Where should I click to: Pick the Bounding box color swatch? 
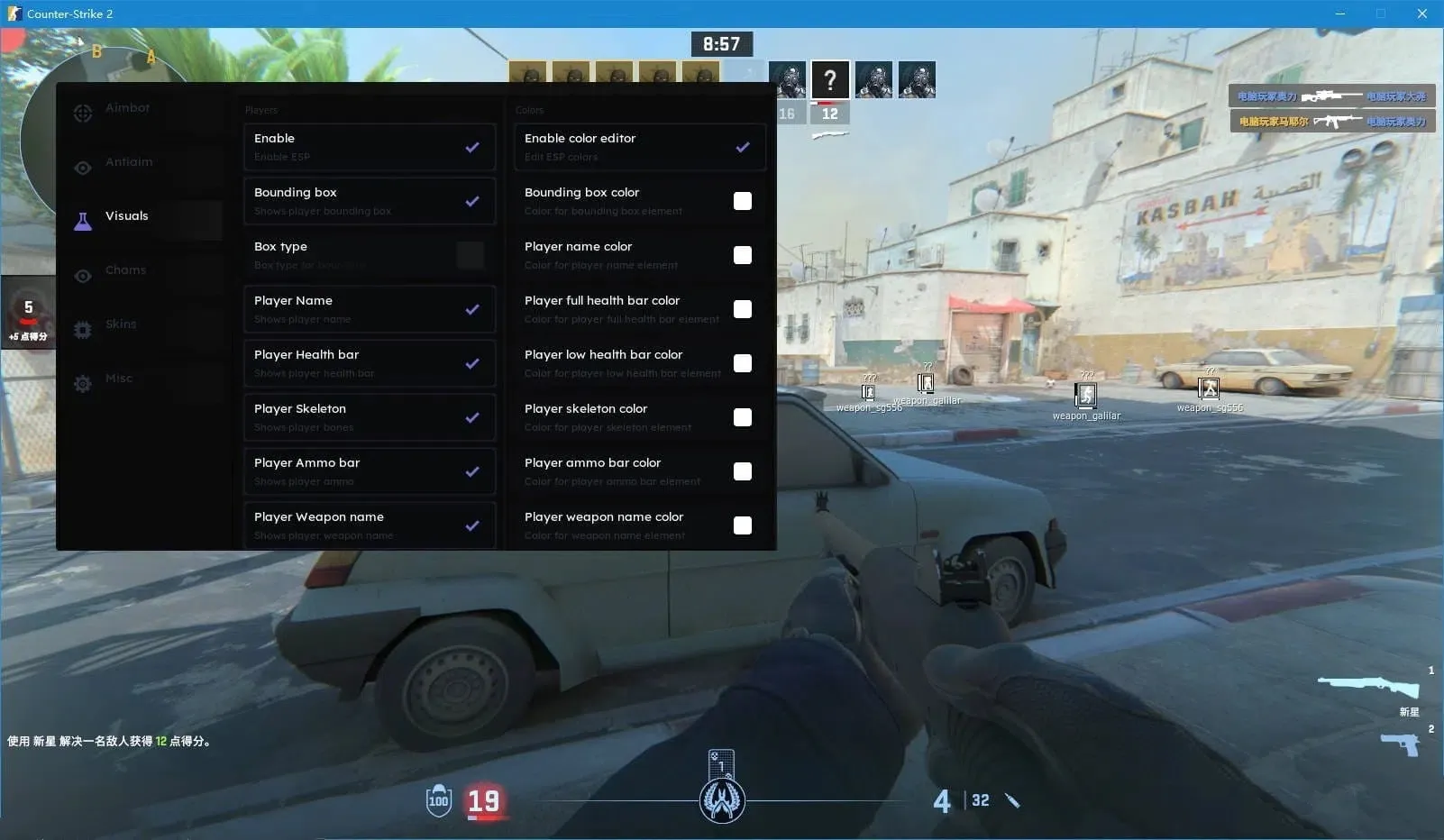click(x=743, y=201)
